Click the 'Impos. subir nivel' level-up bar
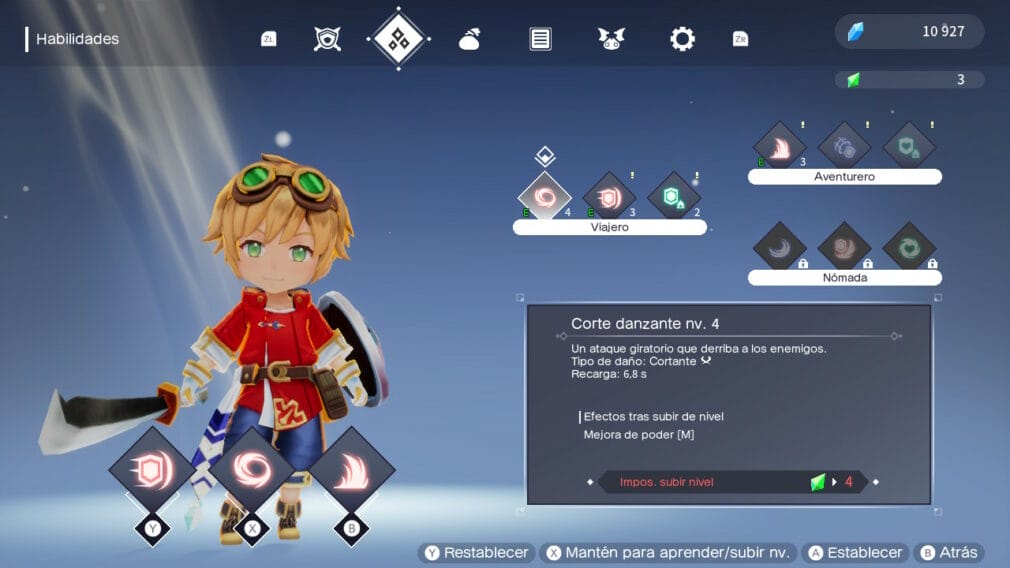 pyautogui.click(x=732, y=482)
